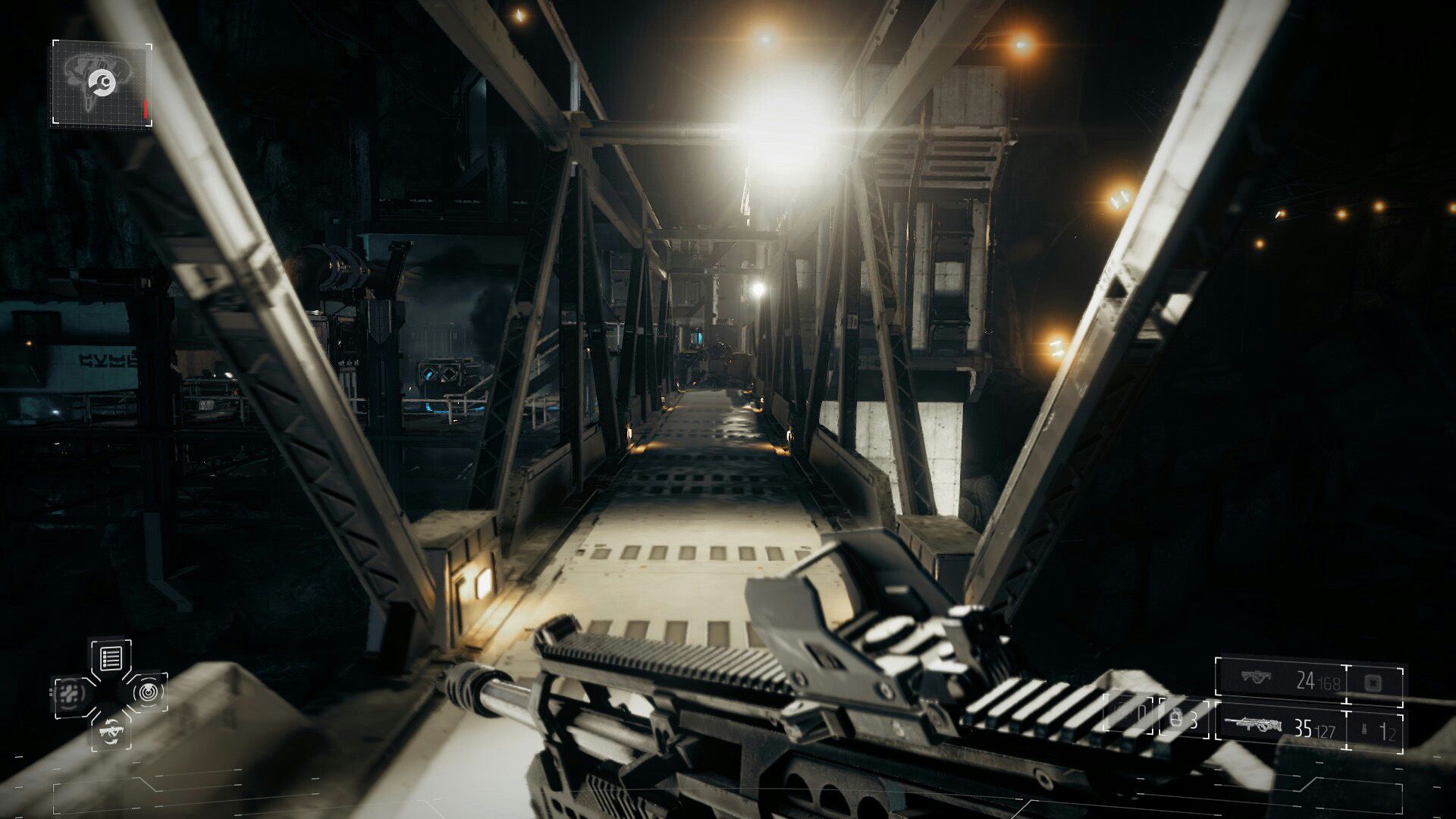The height and width of the screenshot is (819, 1456).
Task: Activate the tactical echo scan icon
Action: [147, 691]
